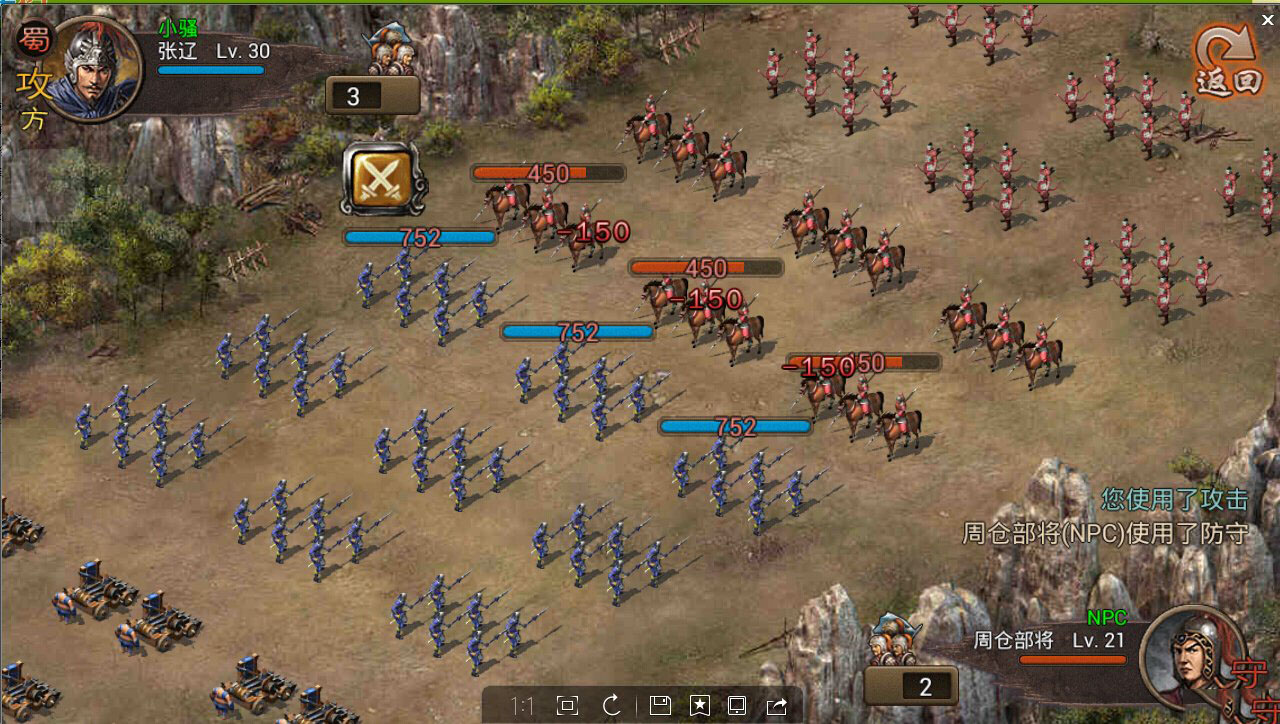
Task: Click the 返回 return button
Action: pyautogui.click(x=1228, y=62)
